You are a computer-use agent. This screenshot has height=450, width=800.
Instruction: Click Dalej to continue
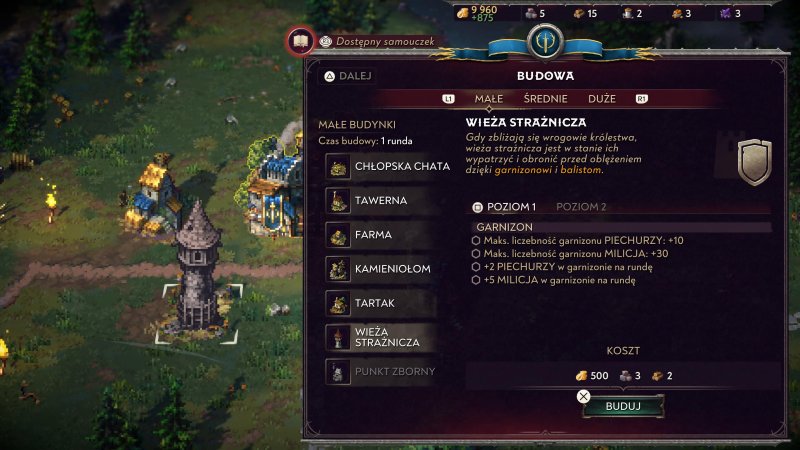(353, 75)
